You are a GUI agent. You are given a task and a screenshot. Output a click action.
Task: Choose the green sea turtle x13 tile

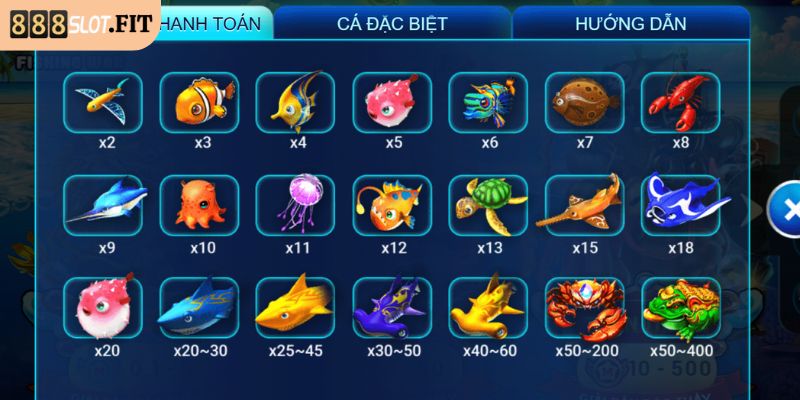(x=487, y=204)
